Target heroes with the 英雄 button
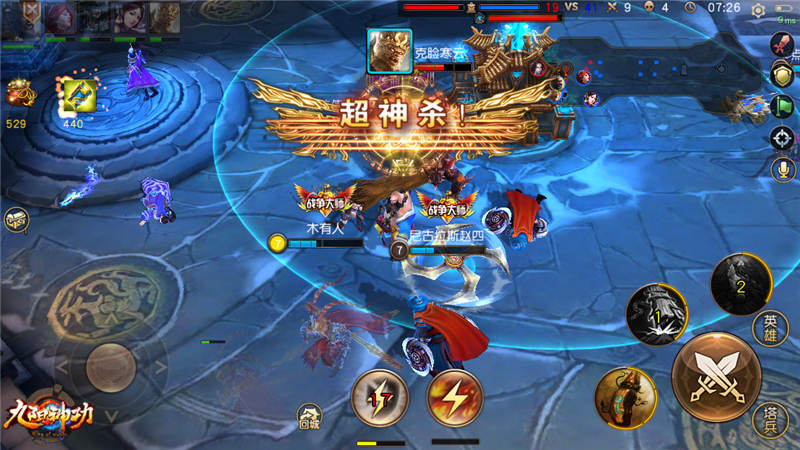800x450 pixels. coord(769,328)
